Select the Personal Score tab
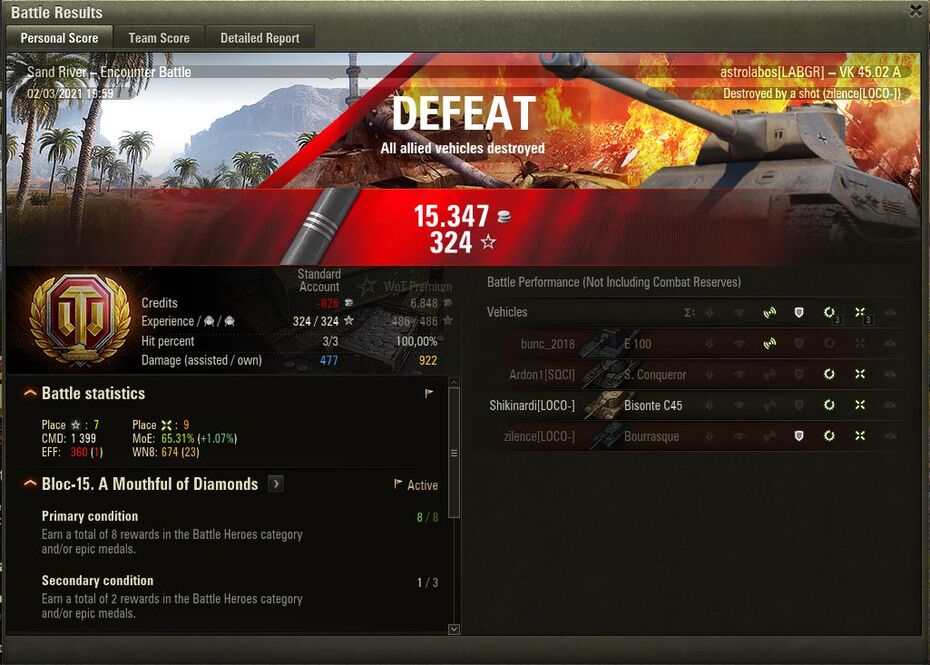The width and height of the screenshot is (930, 665). tap(60, 38)
